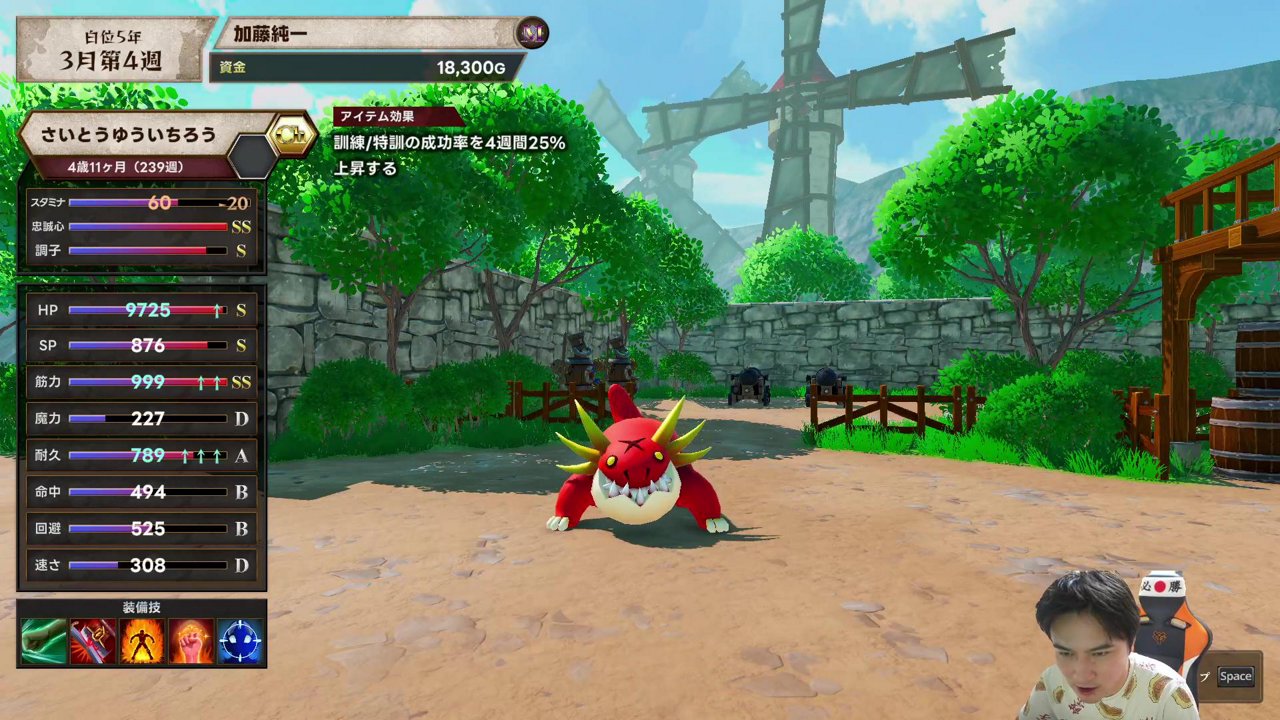Select the blue crosshair target skill icon
Screen dimensions: 1280x720
click(x=240, y=642)
